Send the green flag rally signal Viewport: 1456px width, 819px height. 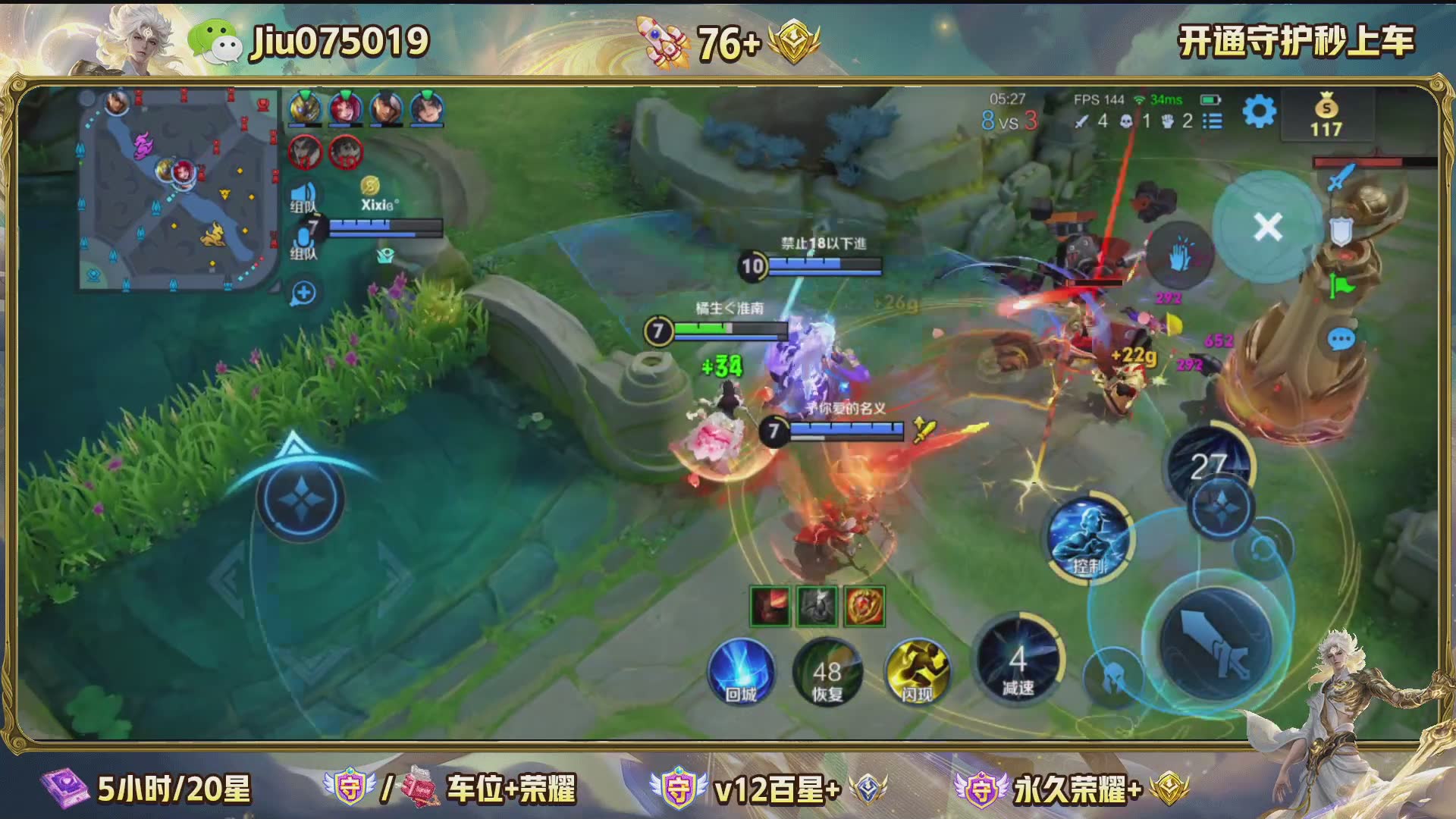[1341, 287]
